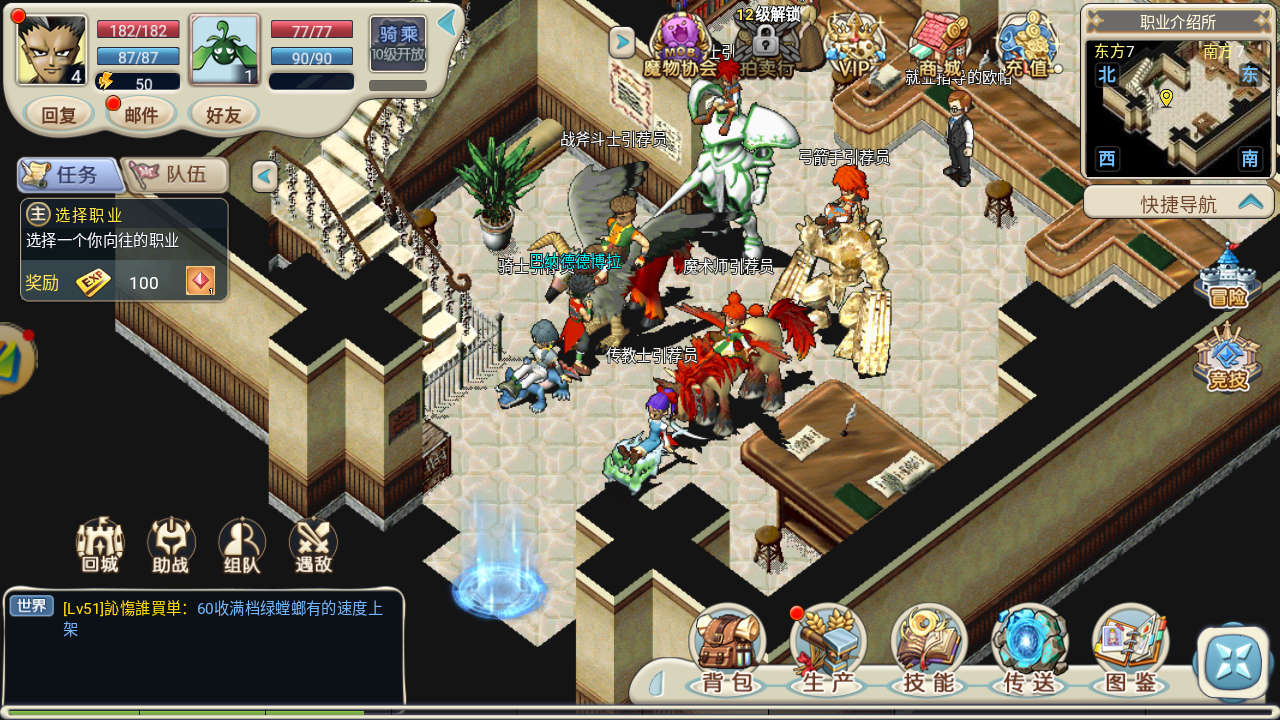This screenshot has width=1280, height=720.
Task: Activate the 助战 assist icon
Action: pyautogui.click(x=171, y=545)
